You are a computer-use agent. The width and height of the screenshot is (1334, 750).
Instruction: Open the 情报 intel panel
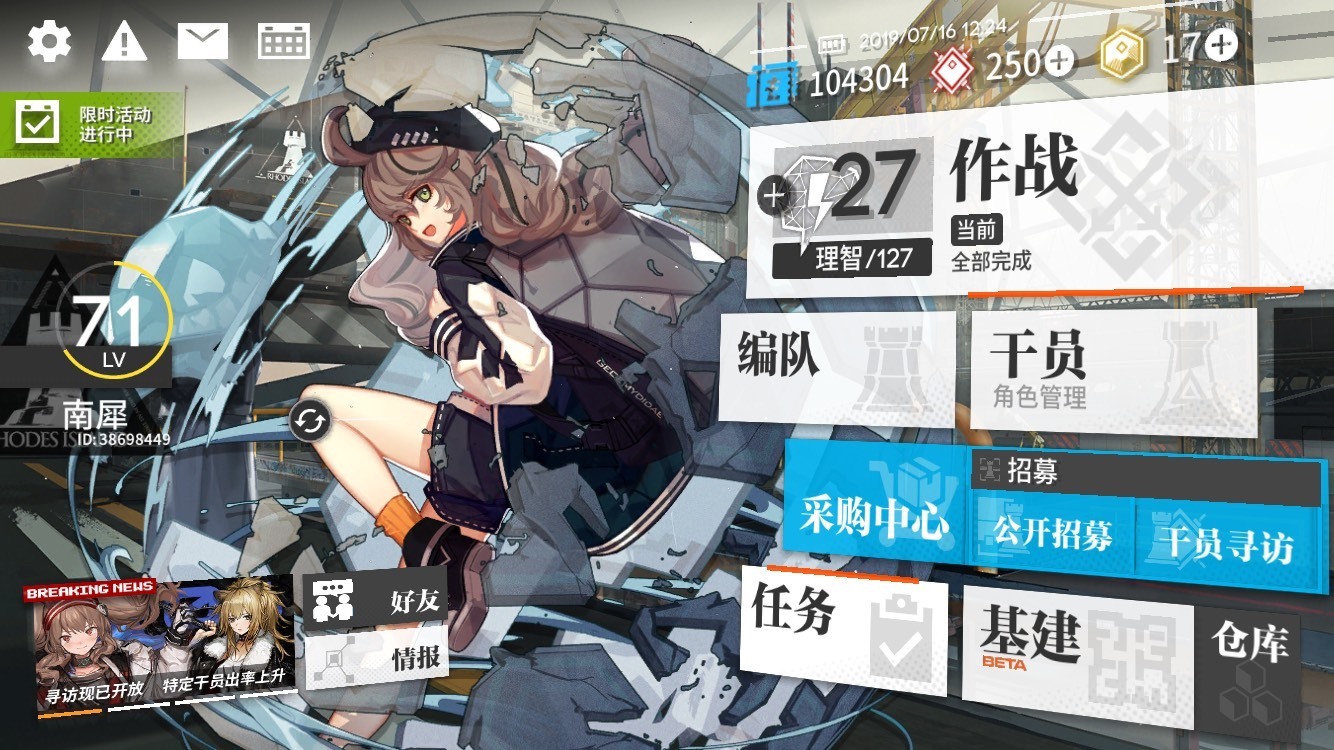click(x=375, y=659)
